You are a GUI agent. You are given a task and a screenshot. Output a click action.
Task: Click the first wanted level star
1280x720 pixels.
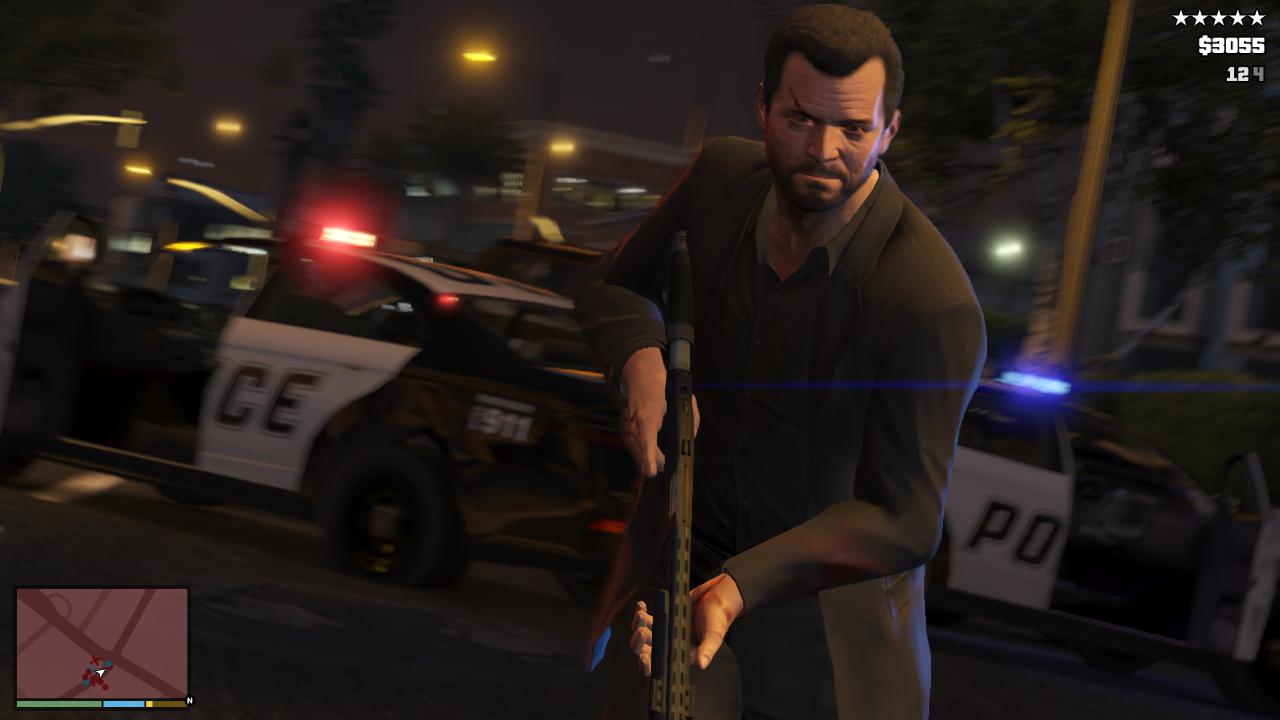[1181, 17]
